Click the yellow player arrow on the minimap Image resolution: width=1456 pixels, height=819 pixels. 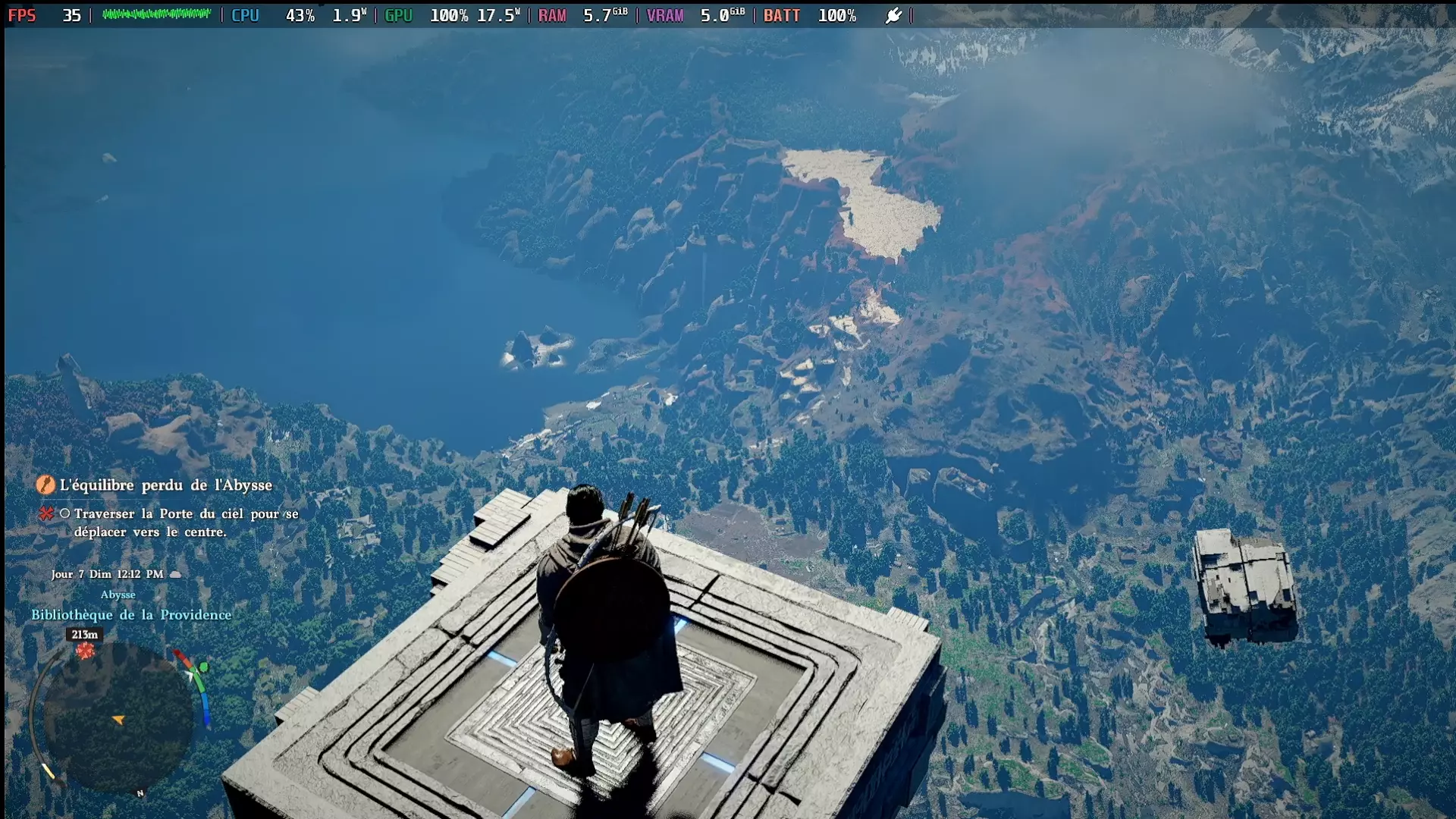(118, 720)
